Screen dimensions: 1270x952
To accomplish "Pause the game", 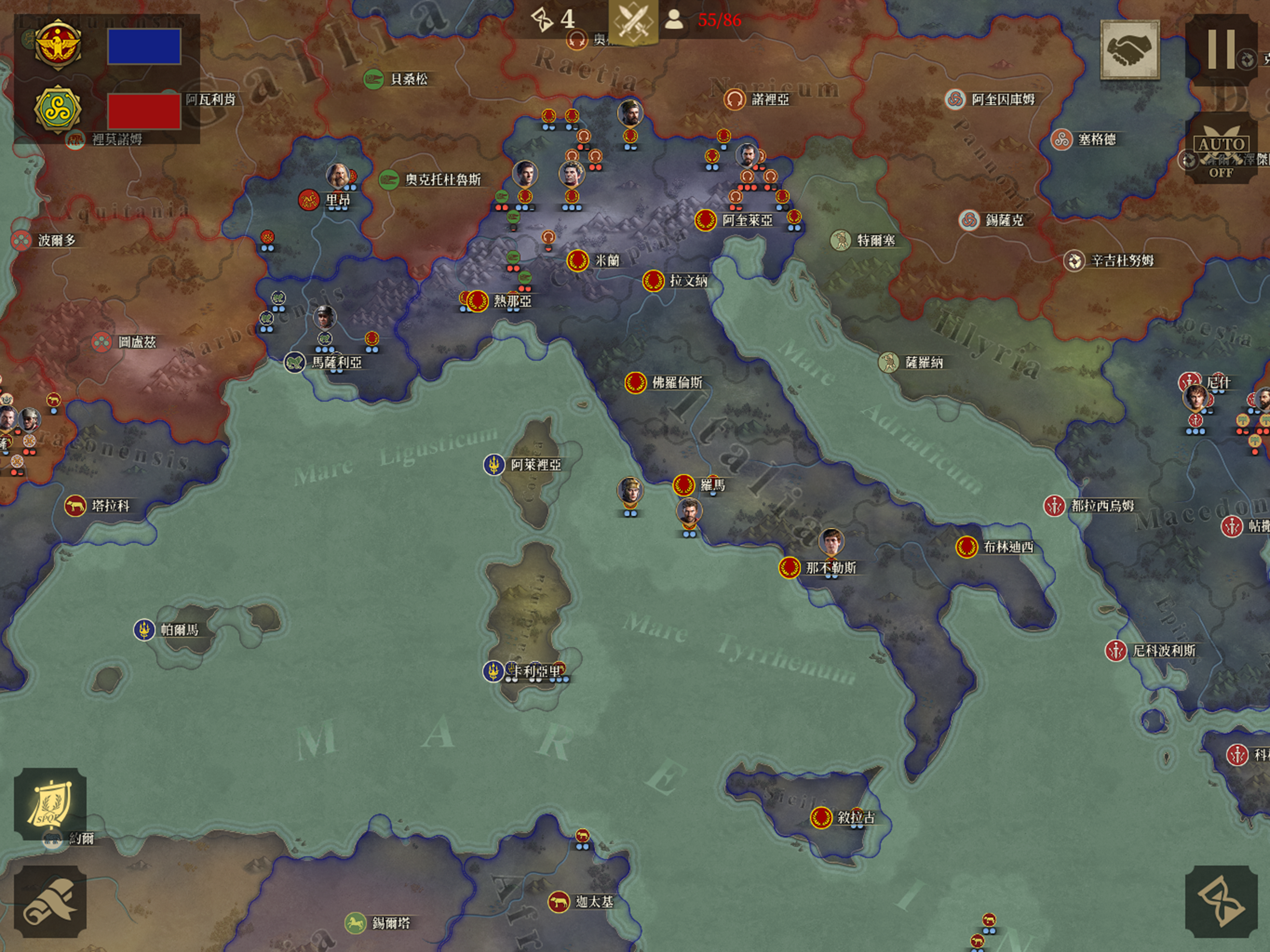I will [1221, 49].
